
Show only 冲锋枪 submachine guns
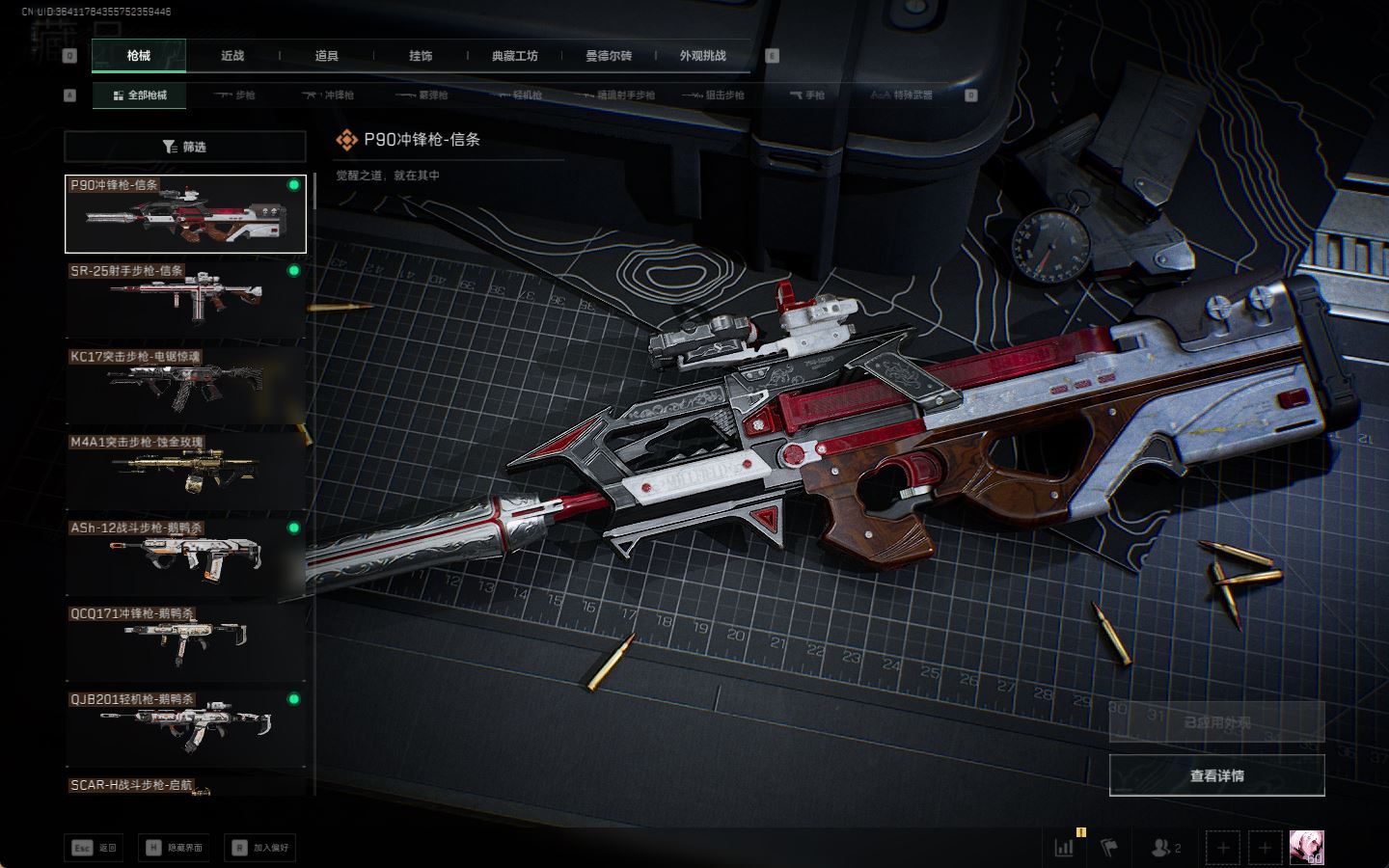329,95
